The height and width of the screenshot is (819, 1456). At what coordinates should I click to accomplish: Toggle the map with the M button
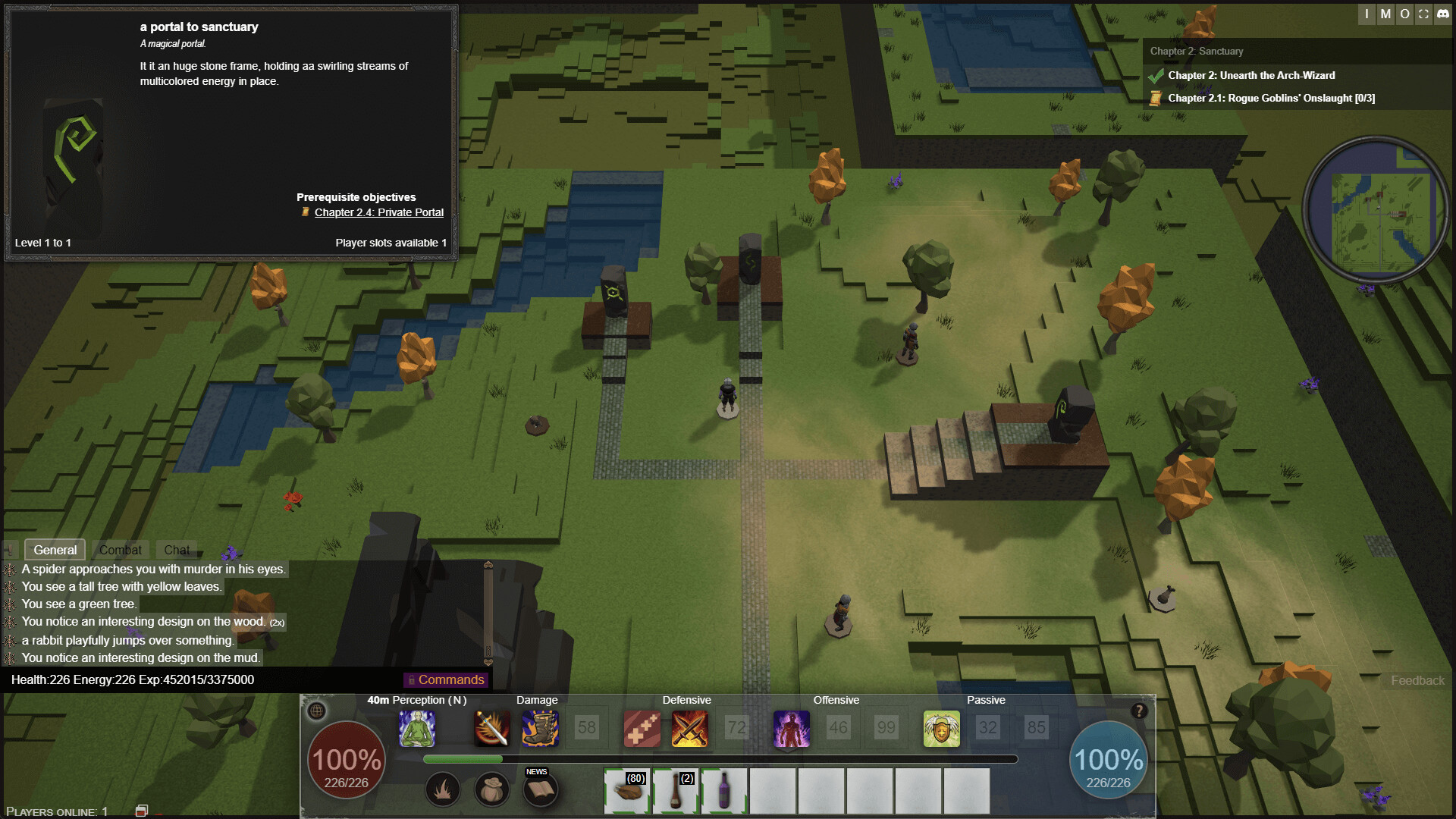point(1385,14)
